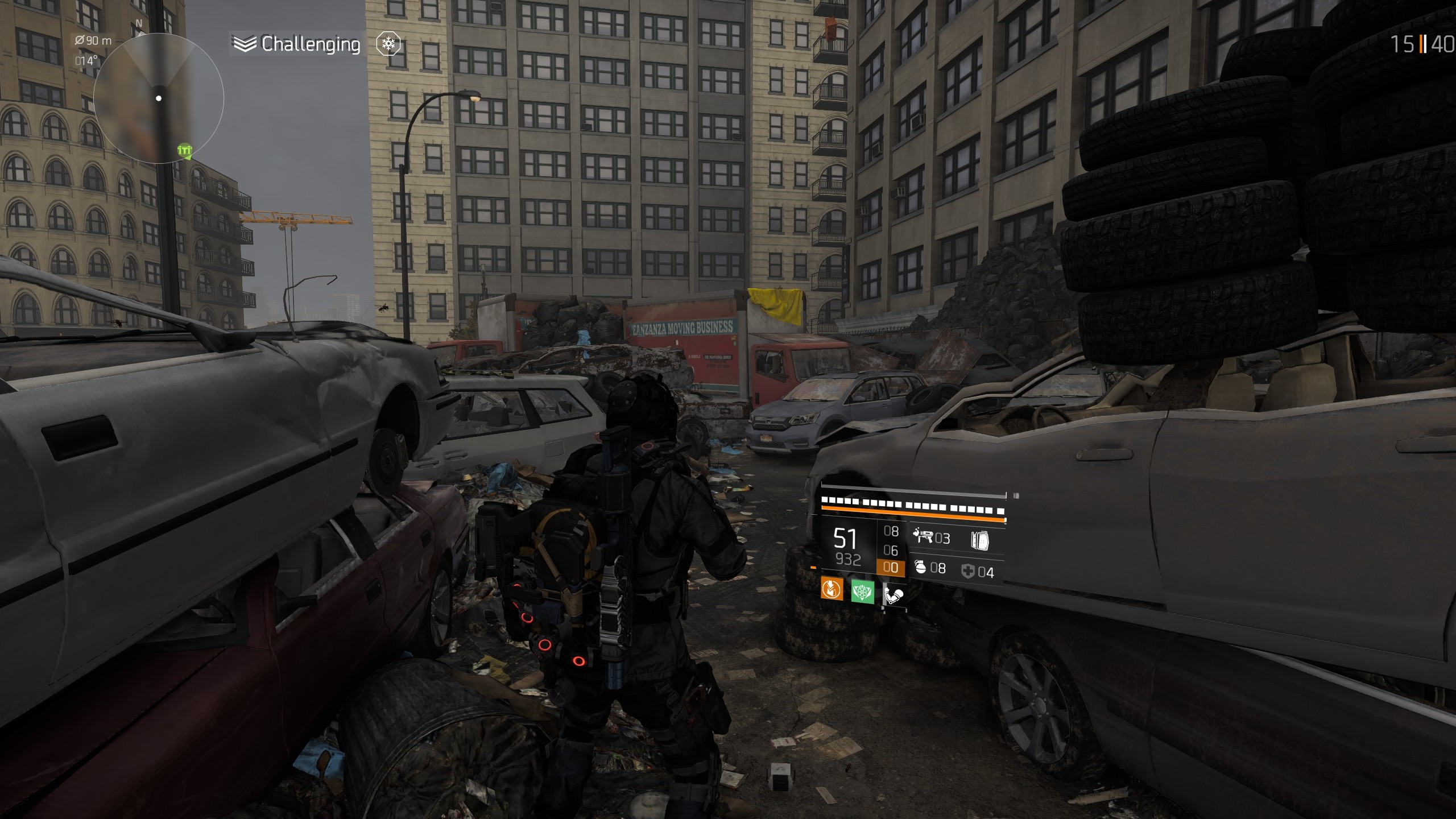Inspect the snowflake directive icon
The width and height of the screenshot is (1456, 819).
(389, 44)
